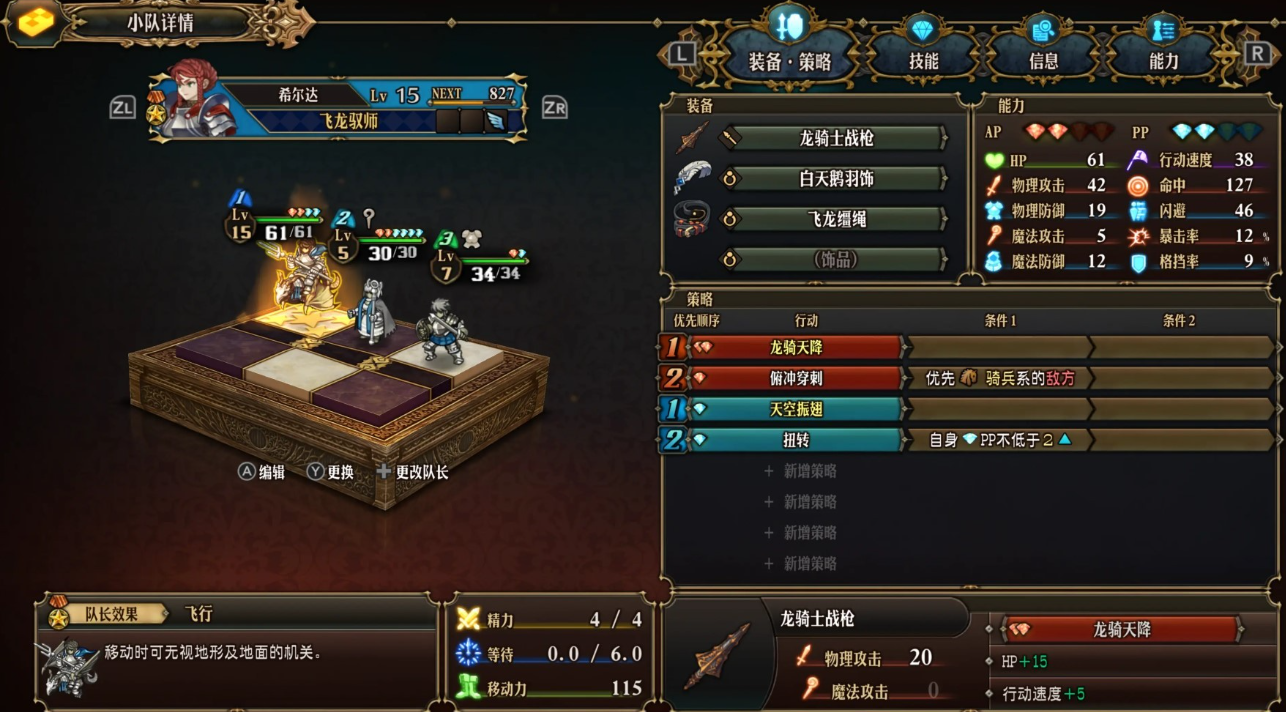
Task: Open the 能力 tab
Action: [x=1163, y=61]
